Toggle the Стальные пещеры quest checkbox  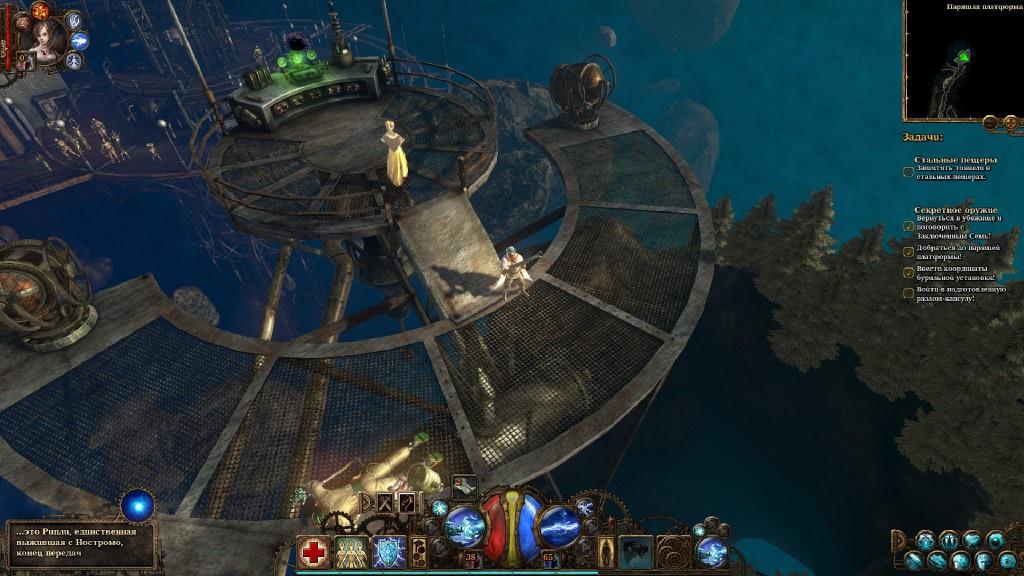[x=908, y=171]
